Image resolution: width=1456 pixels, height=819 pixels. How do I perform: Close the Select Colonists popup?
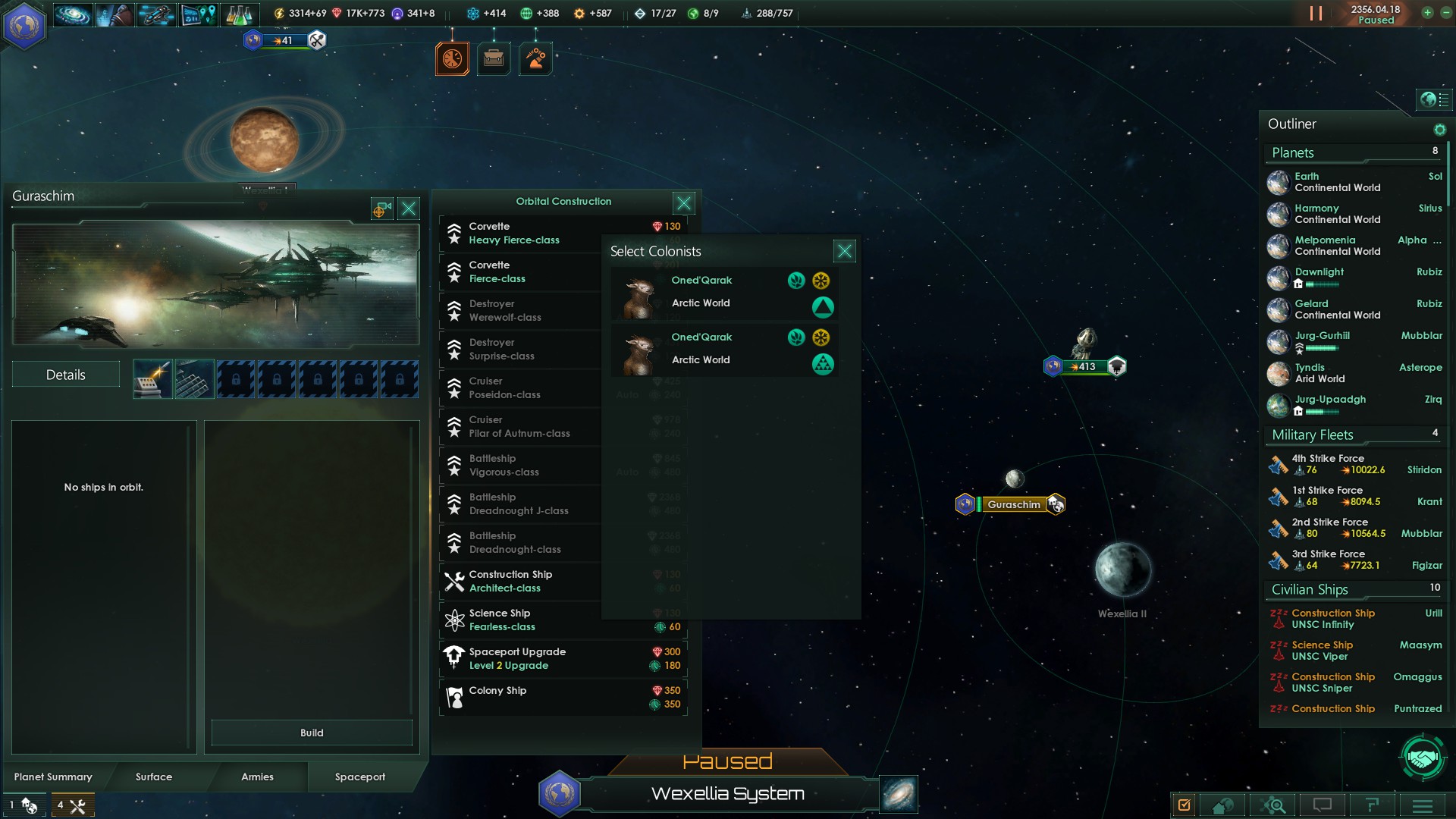844,251
